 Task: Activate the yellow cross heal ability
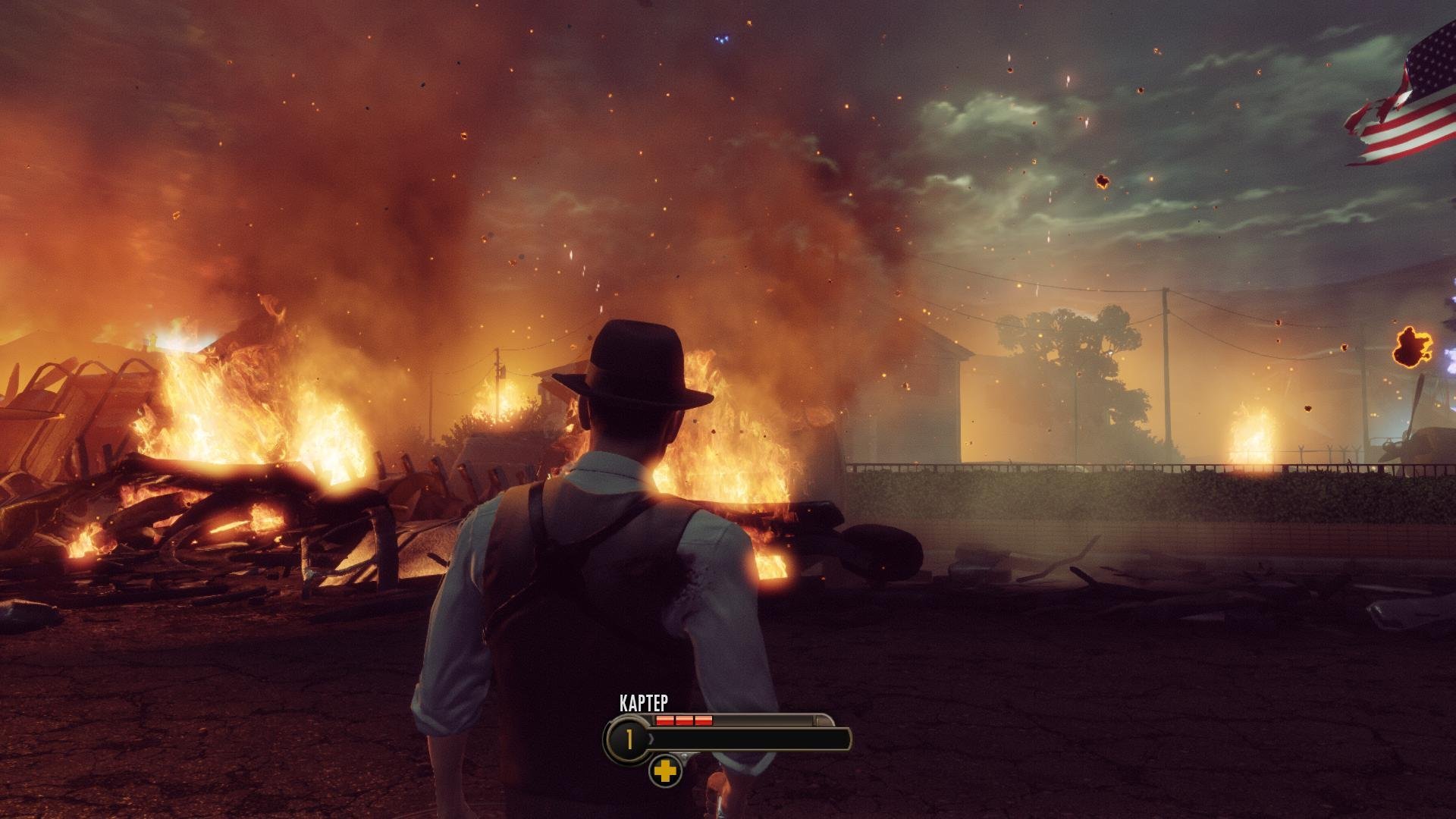click(665, 772)
